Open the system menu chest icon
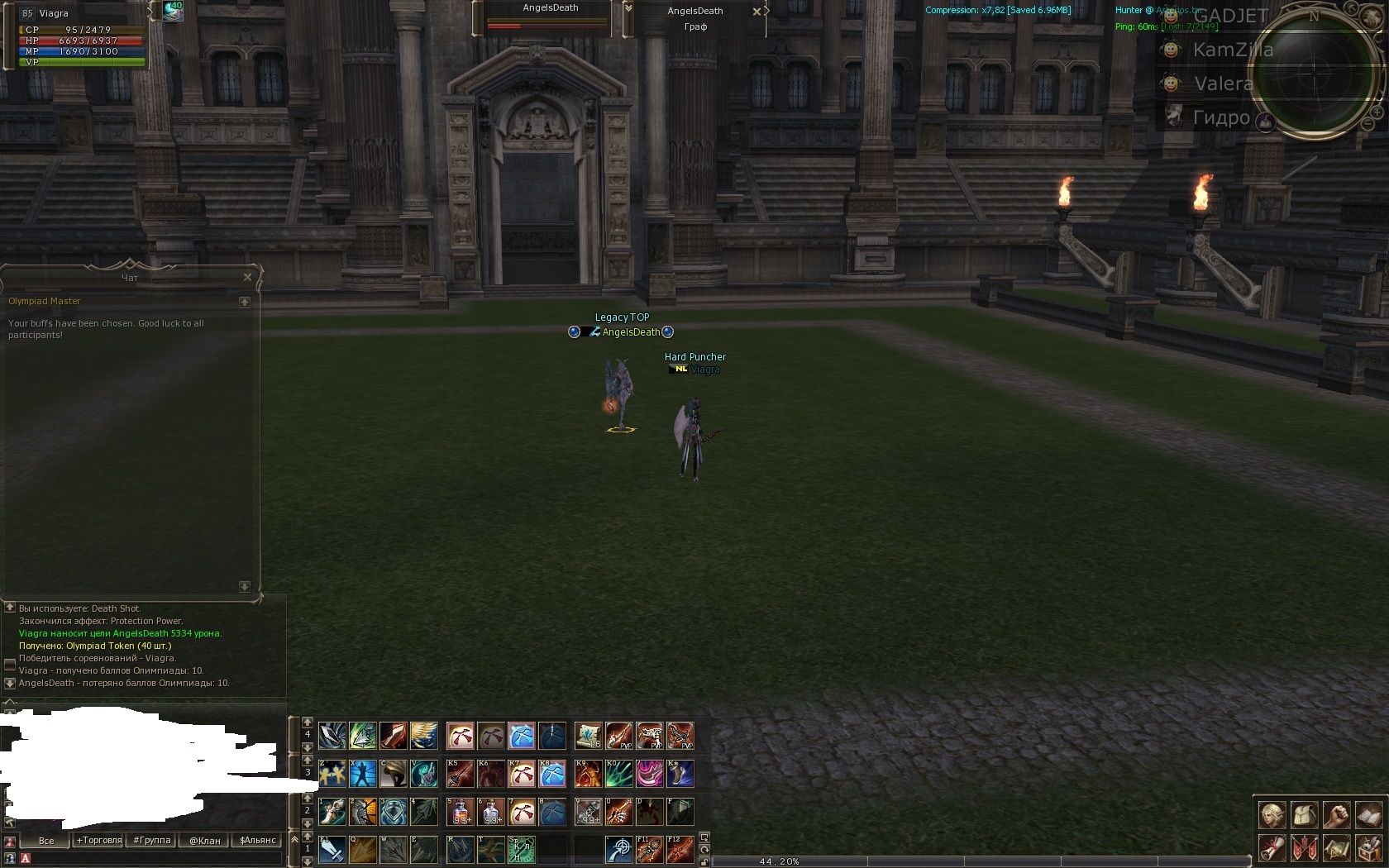Screen dimensions: 1389x868 pyautogui.click(x=1368, y=847)
